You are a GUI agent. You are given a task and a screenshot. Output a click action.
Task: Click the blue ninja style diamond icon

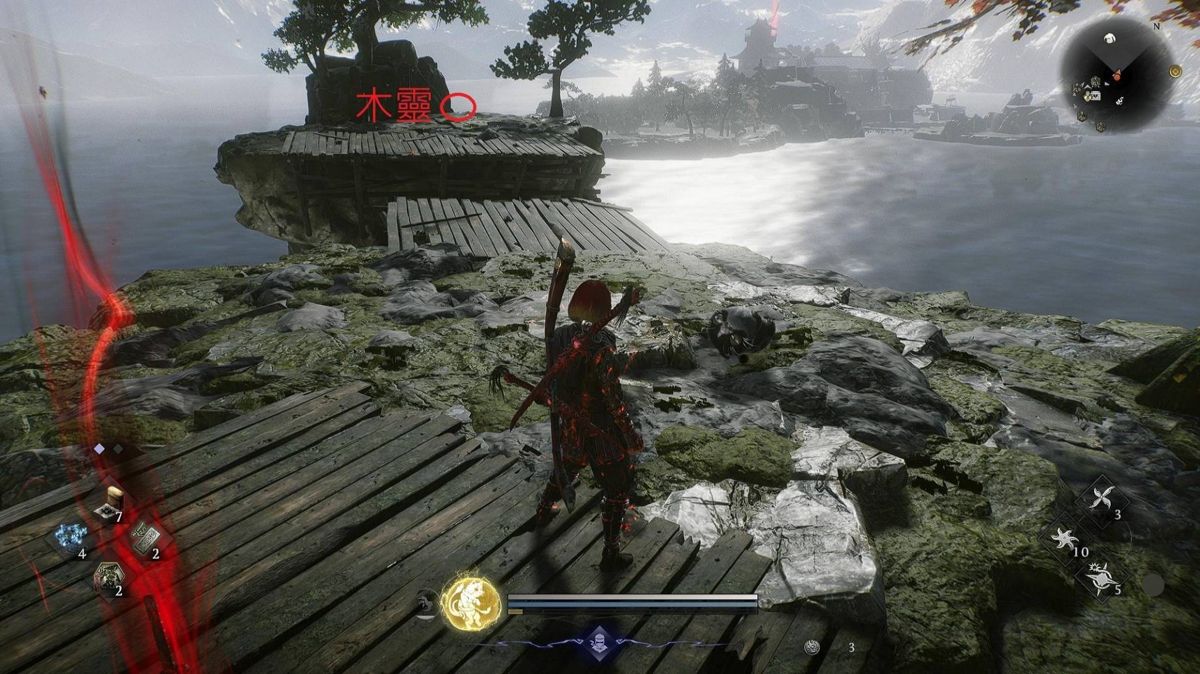tap(598, 641)
